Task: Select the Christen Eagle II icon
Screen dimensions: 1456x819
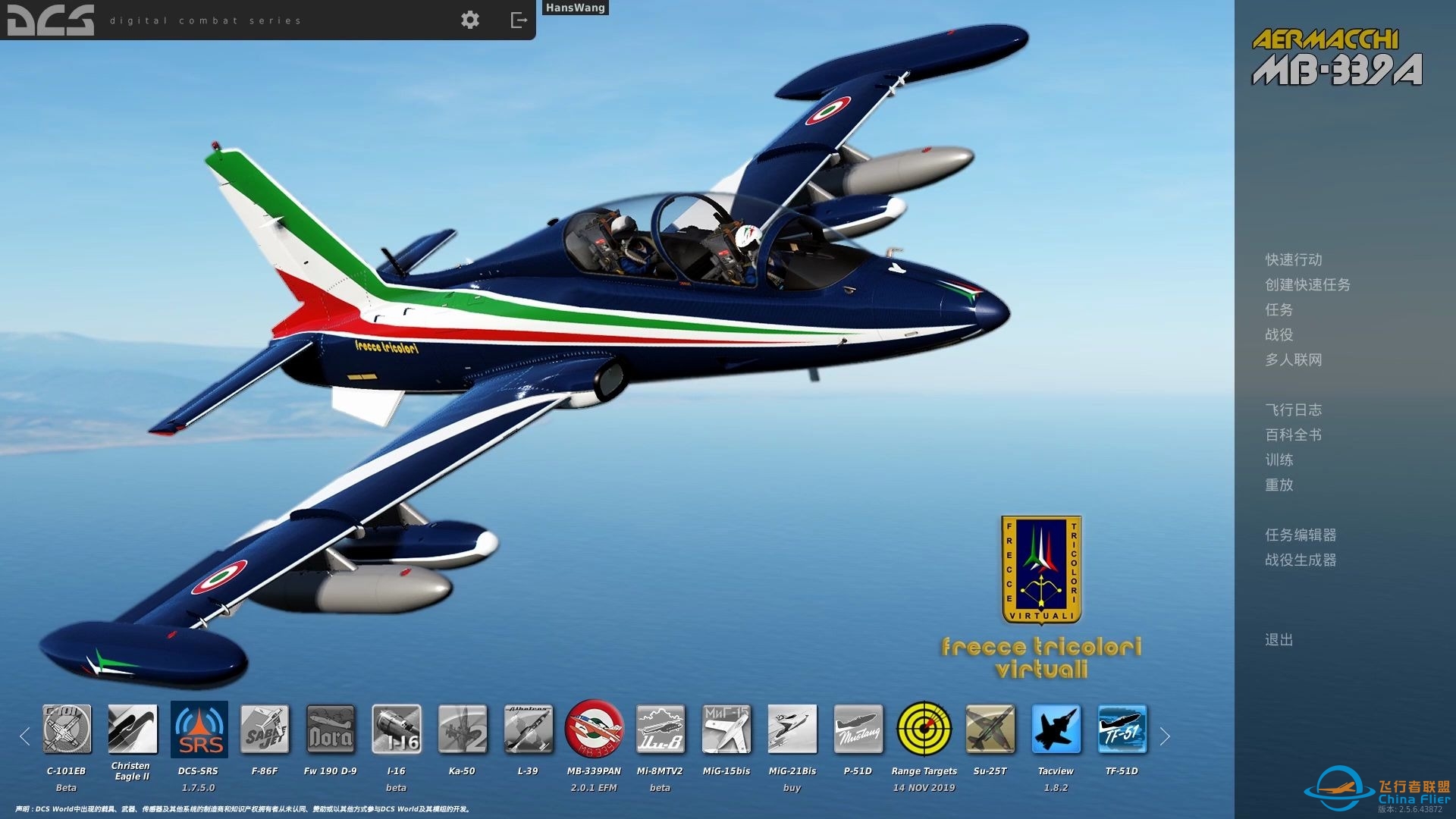Action: [132, 730]
